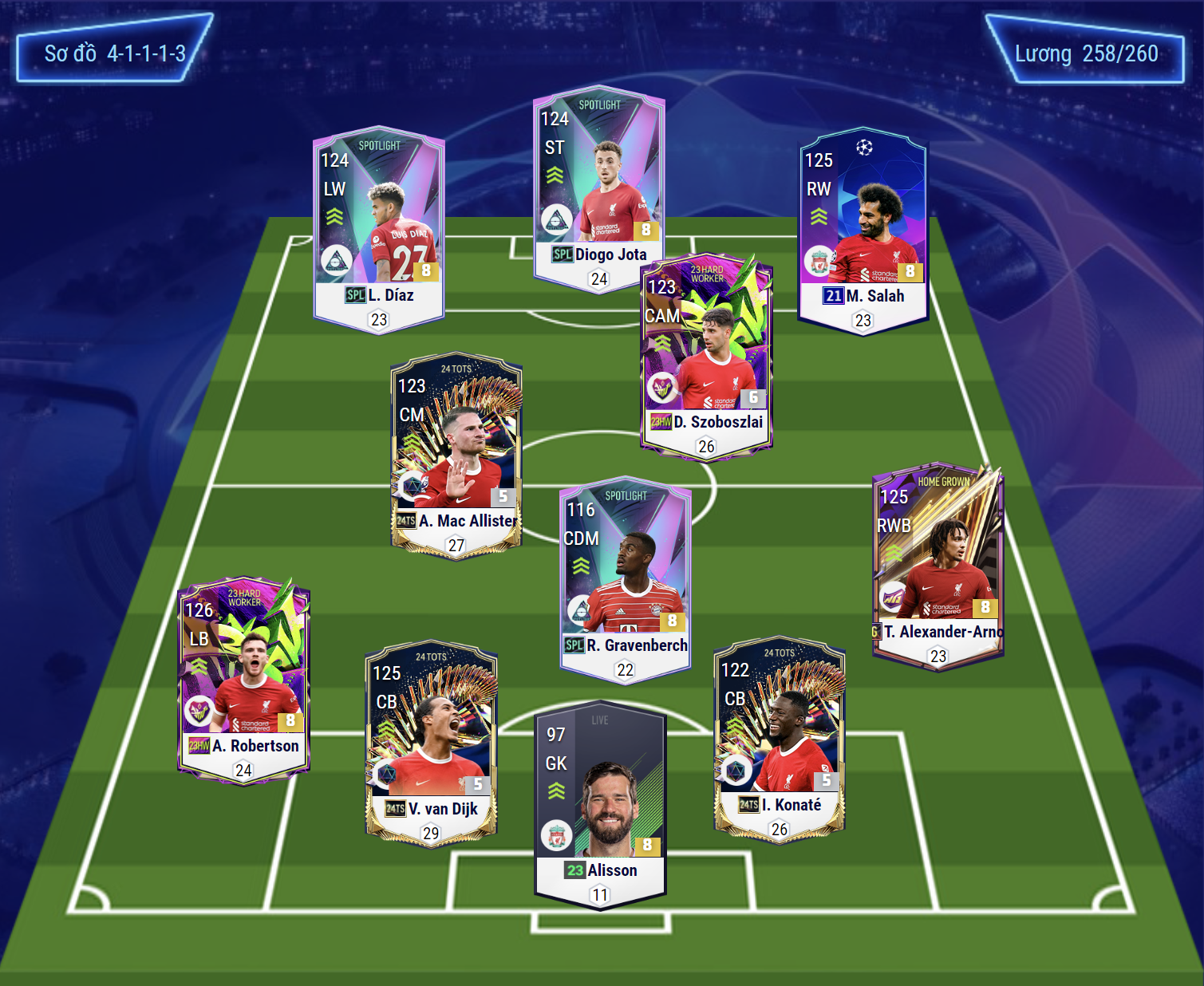
Task: Select the A. Mac Allister CM card
Action: (456, 456)
